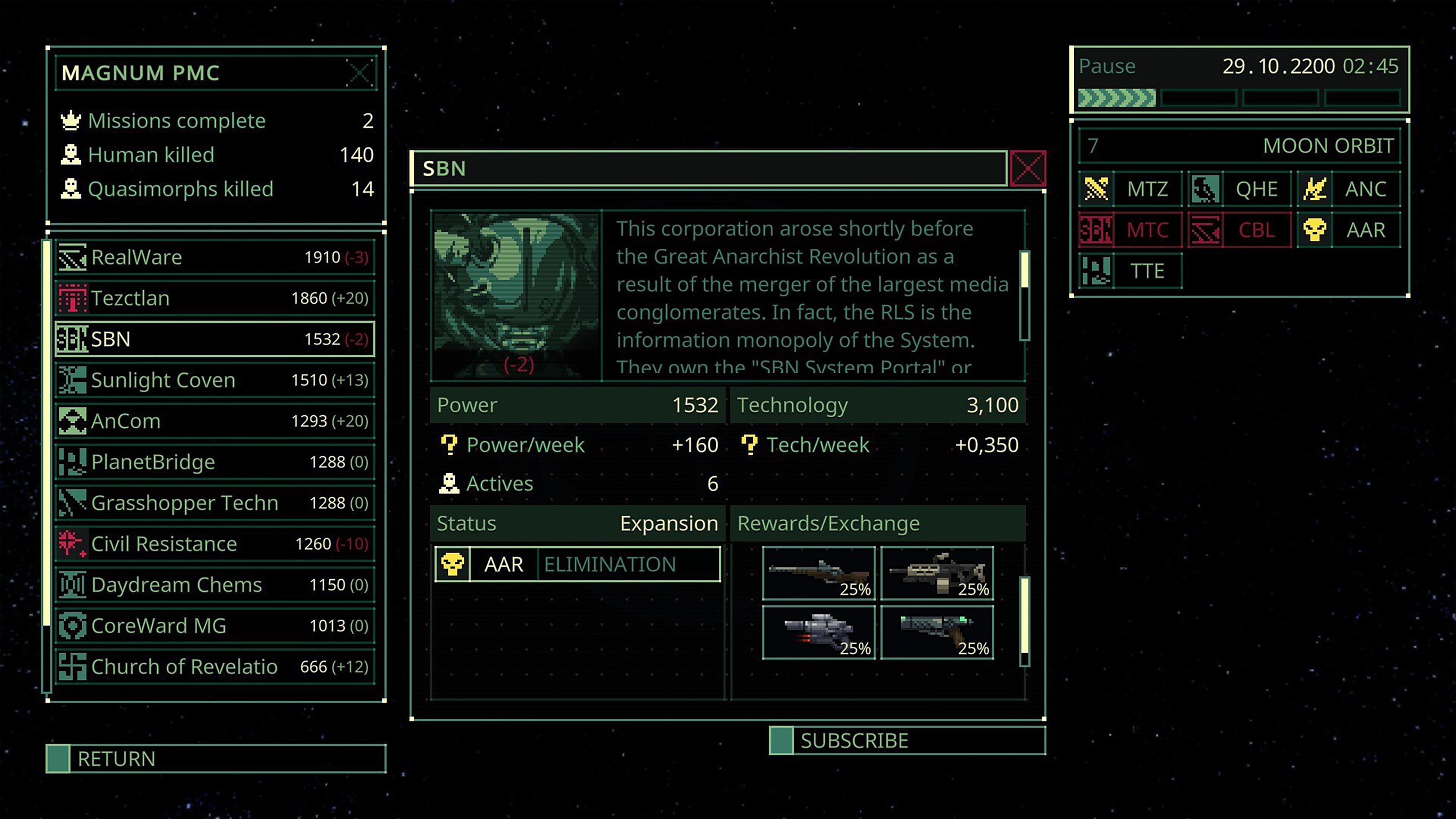This screenshot has width=1456, height=819.
Task: Click the Tech/week question mark icon
Action: tap(750, 446)
